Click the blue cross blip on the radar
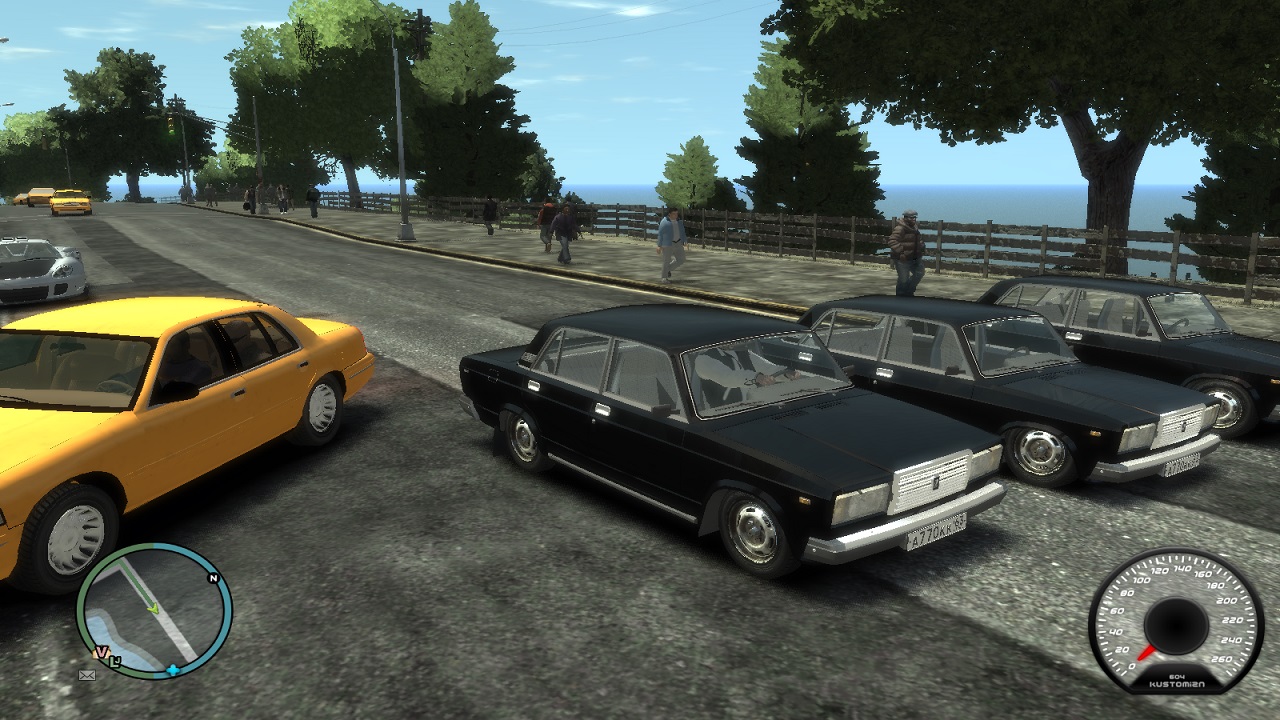The height and width of the screenshot is (720, 1280). coord(173,669)
